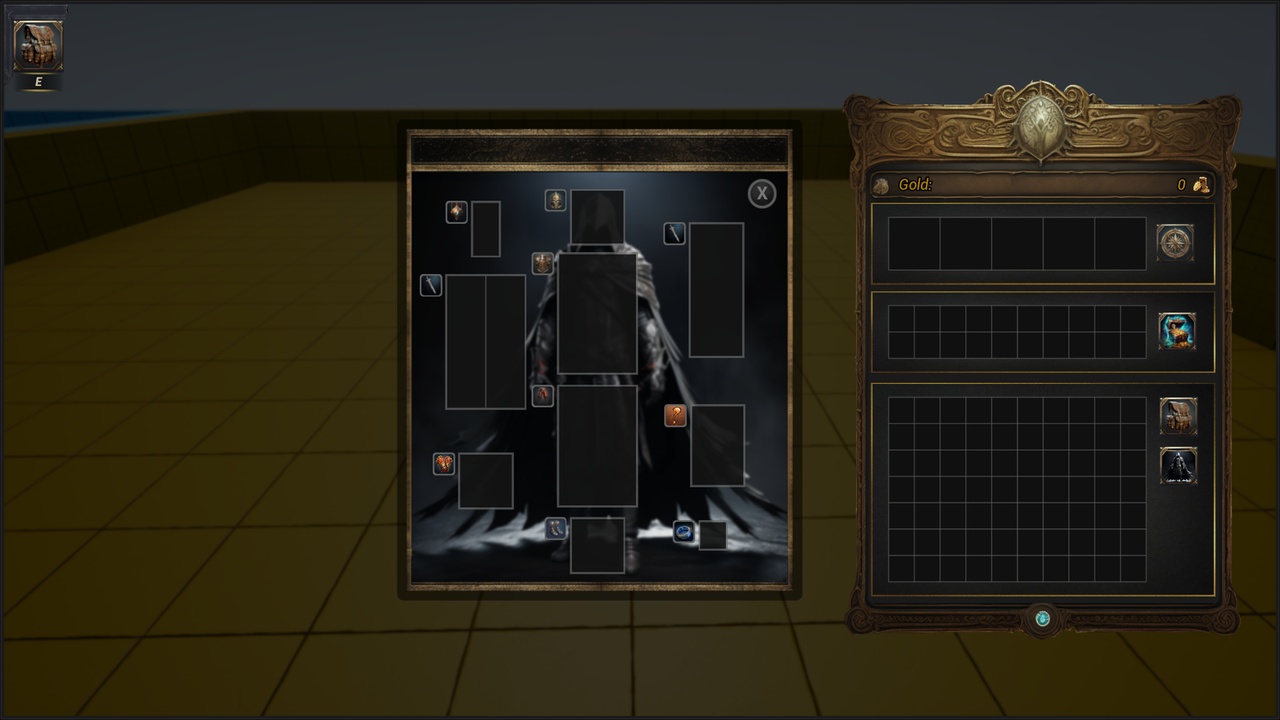Click the amulet slot icon
Viewport: 1280px width, 720px height.
456,211
